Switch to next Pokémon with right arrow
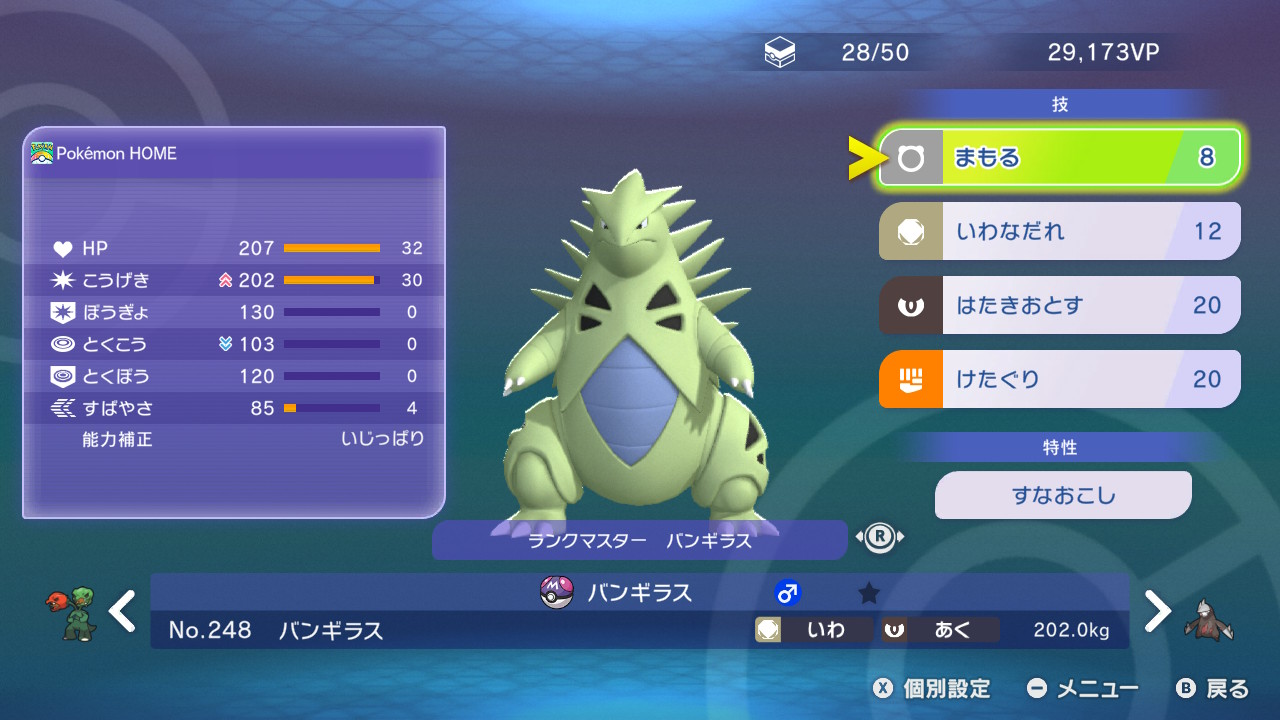1280x720 pixels. point(1157,611)
